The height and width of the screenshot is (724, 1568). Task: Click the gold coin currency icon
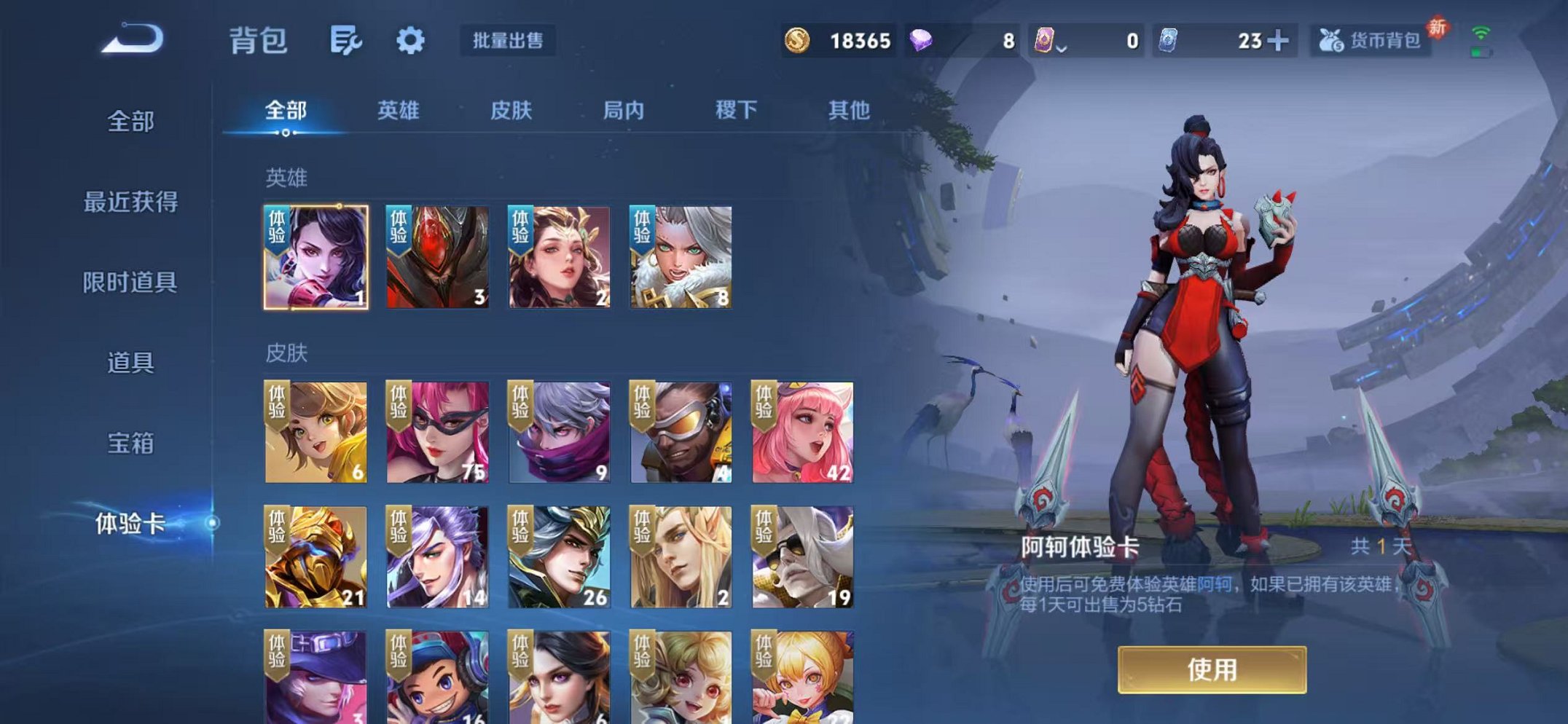[x=799, y=42]
